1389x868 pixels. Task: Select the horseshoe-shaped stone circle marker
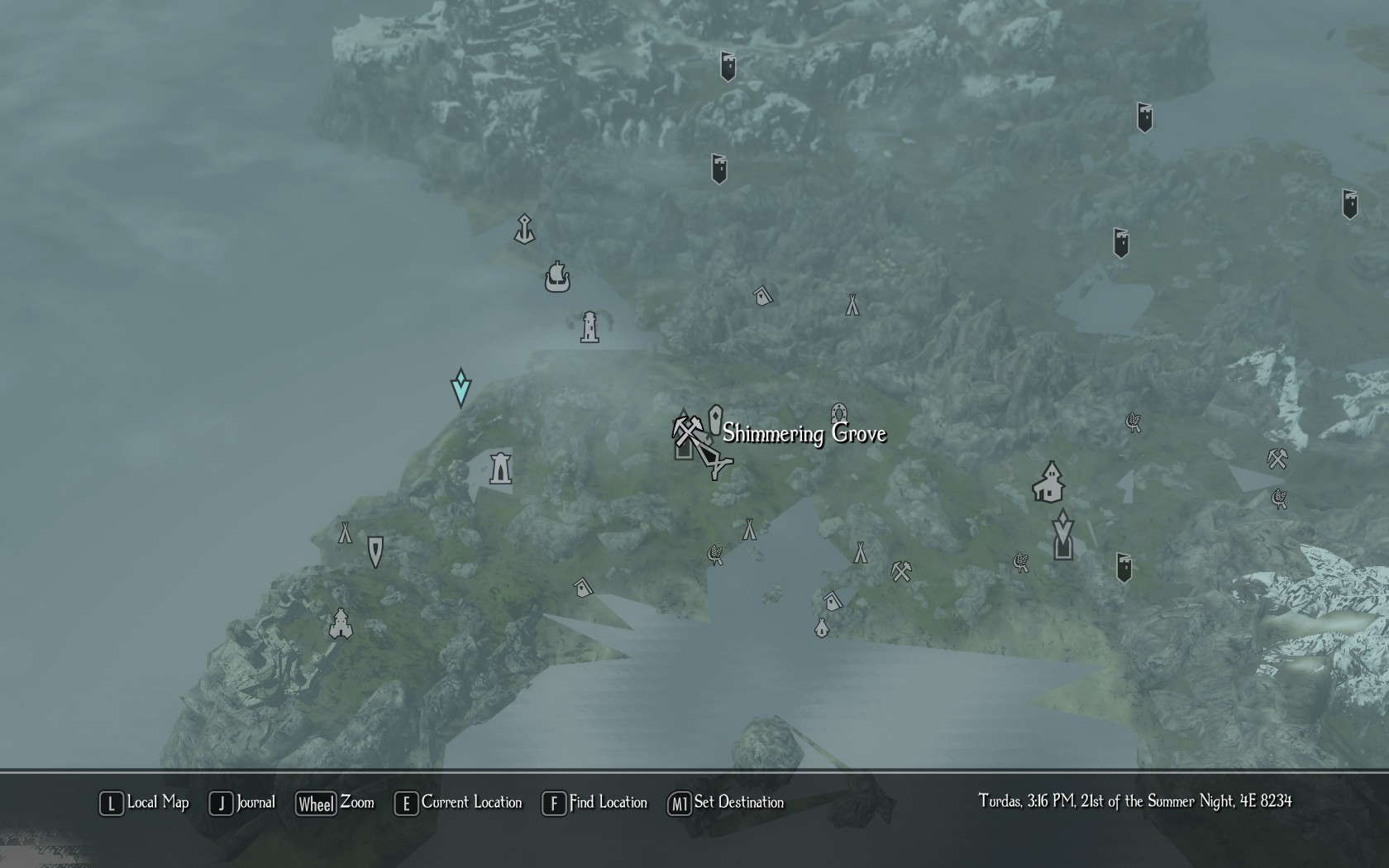point(838,413)
